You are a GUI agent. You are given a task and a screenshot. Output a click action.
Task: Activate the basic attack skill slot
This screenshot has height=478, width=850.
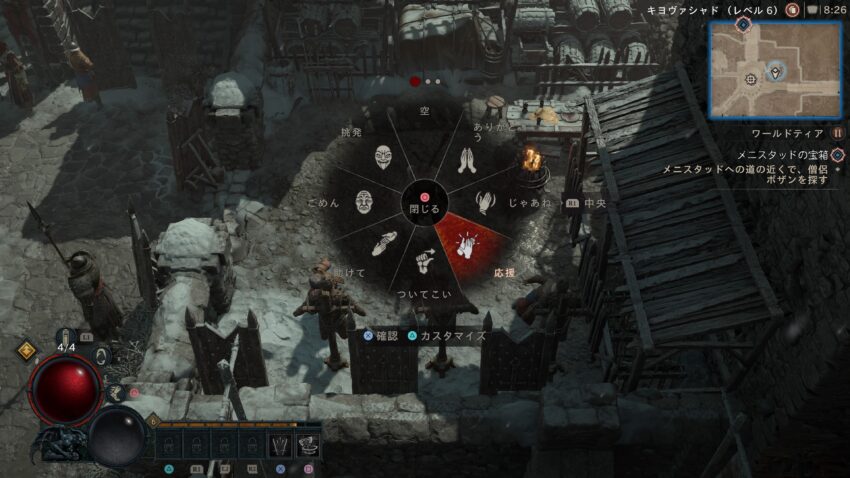click(282, 442)
